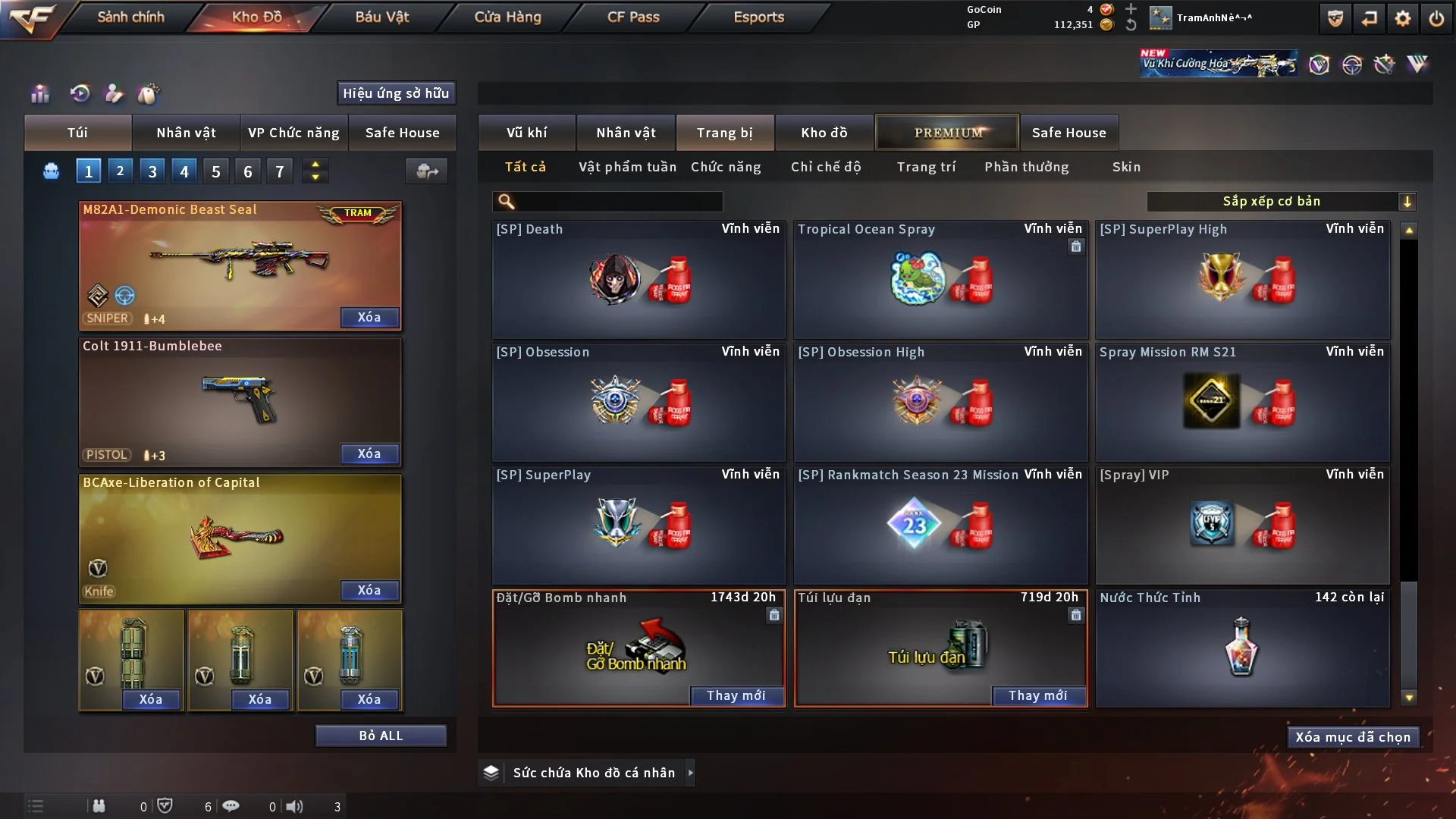The height and width of the screenshot is (819, 1456).
Task: Renew the Đặt/Gỡ Bomb nhanh item
Action: click(x=736, y=696)
